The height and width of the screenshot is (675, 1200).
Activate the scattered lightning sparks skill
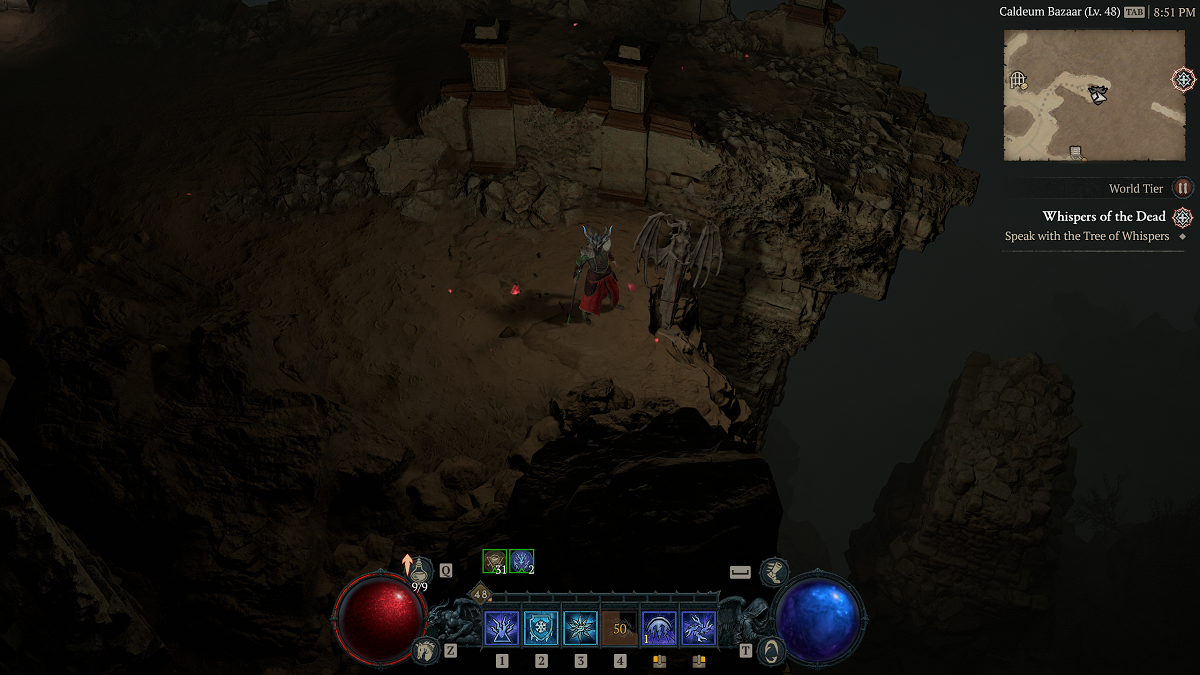[698, 629]
